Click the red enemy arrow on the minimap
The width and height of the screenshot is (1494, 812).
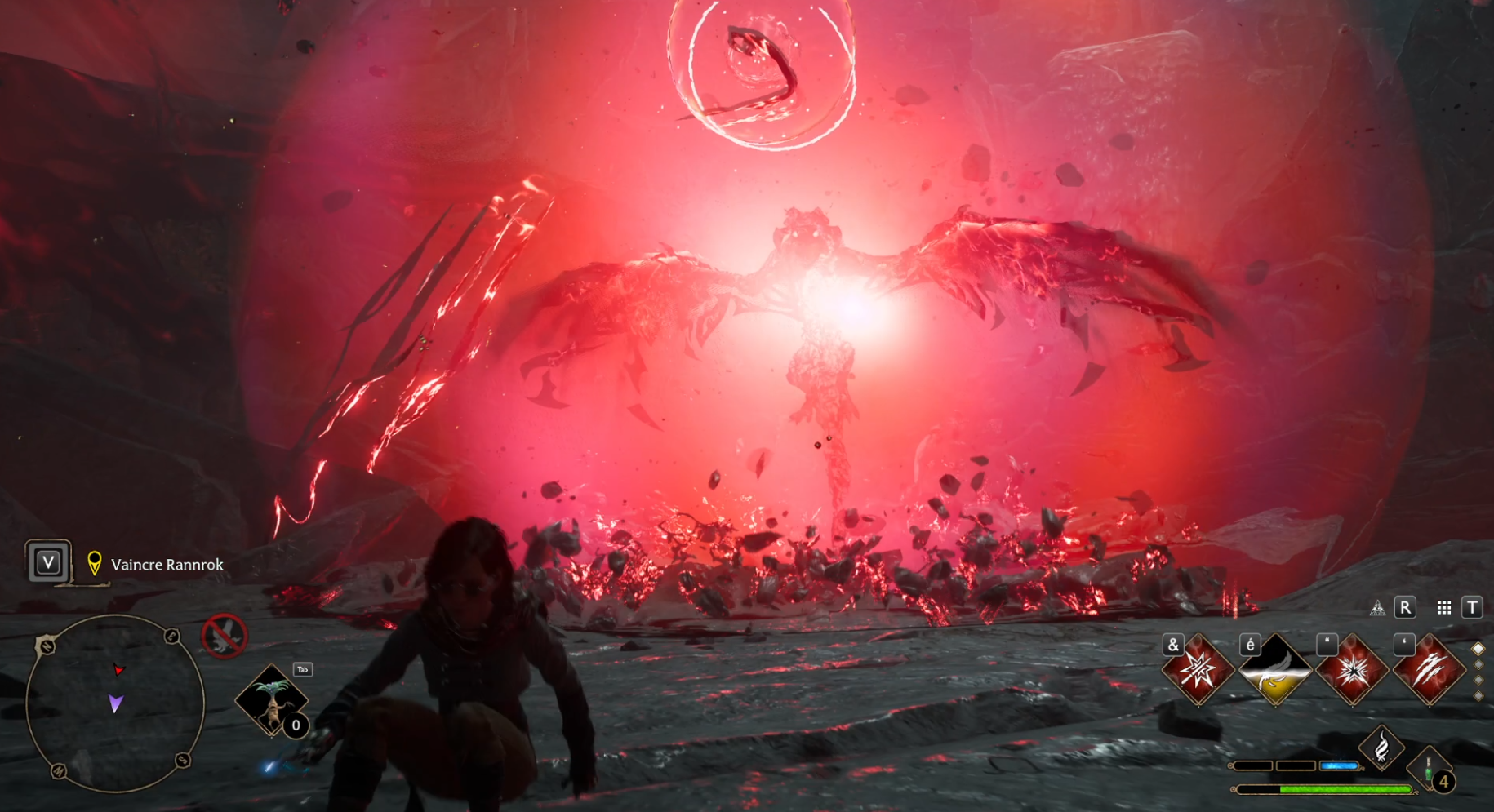118,670
